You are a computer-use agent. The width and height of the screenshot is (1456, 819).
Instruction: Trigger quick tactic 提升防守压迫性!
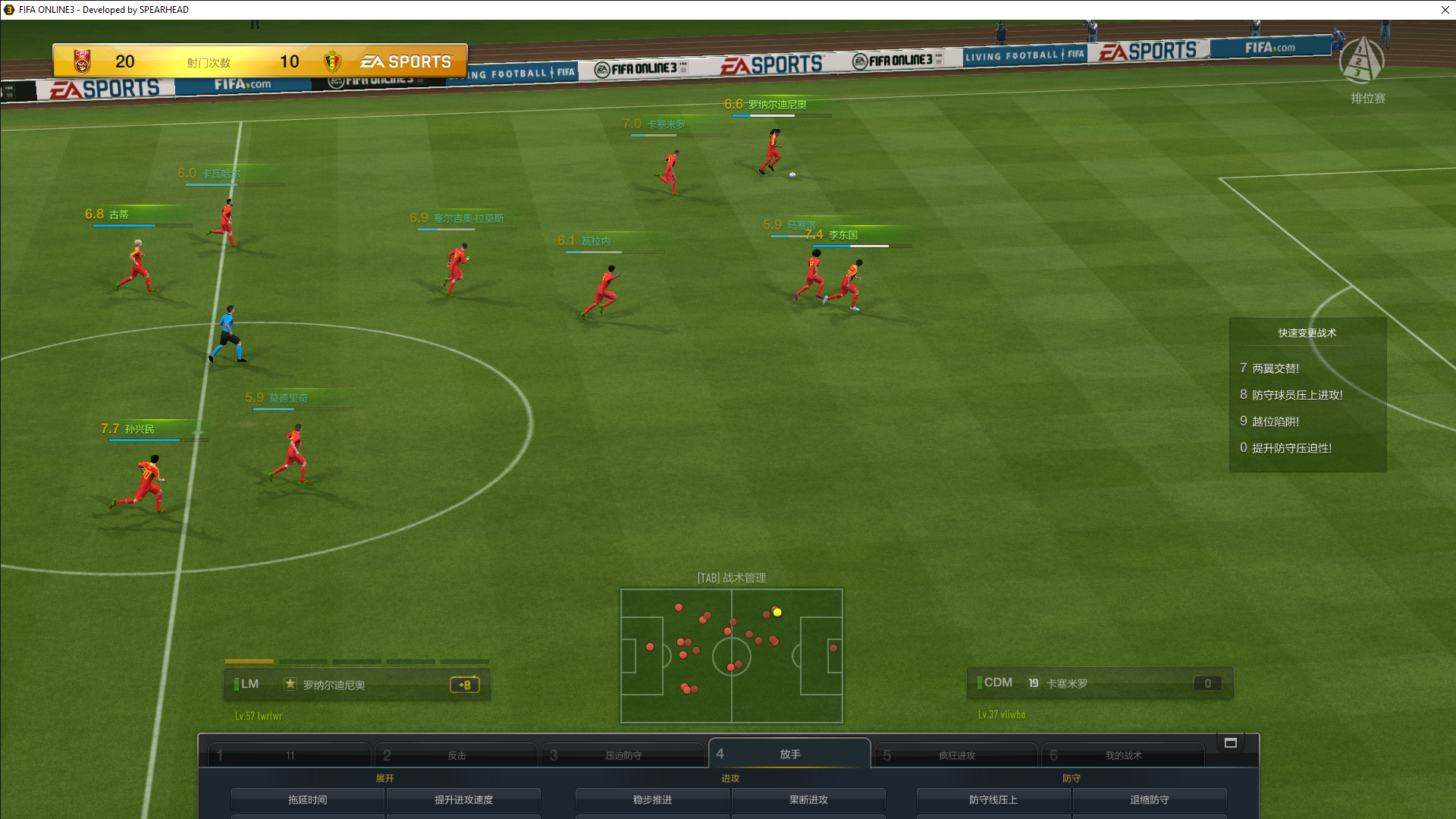tap(1291, 448)
